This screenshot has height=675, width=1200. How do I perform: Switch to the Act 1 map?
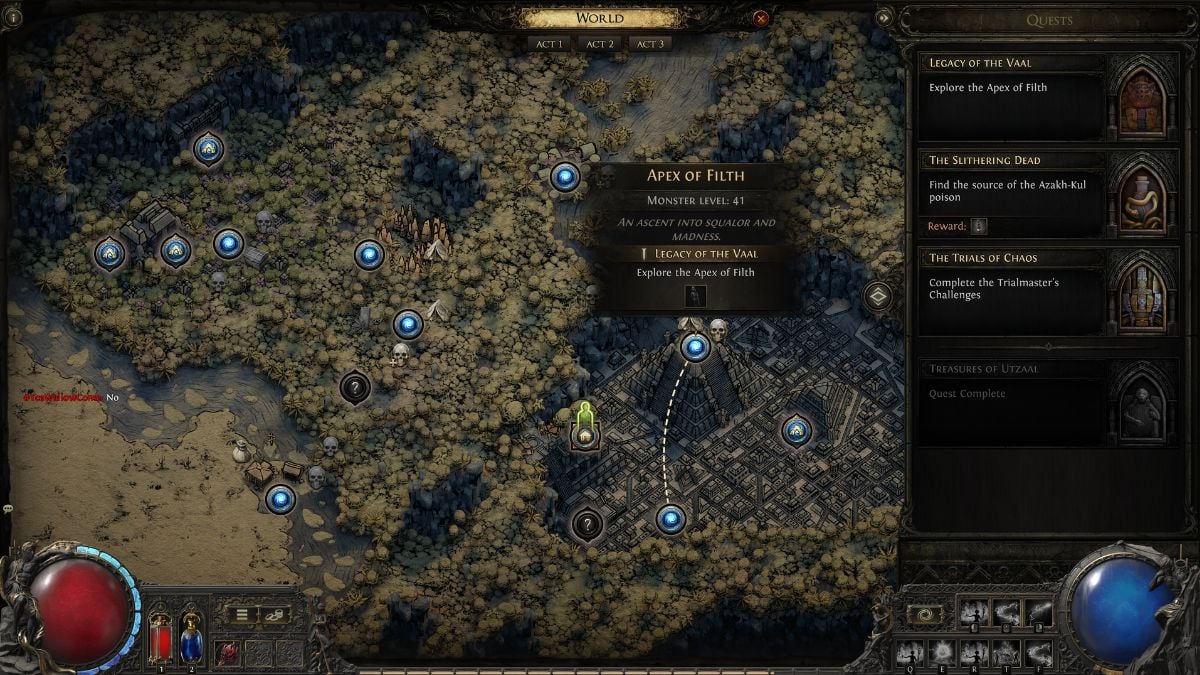point(550,44)
